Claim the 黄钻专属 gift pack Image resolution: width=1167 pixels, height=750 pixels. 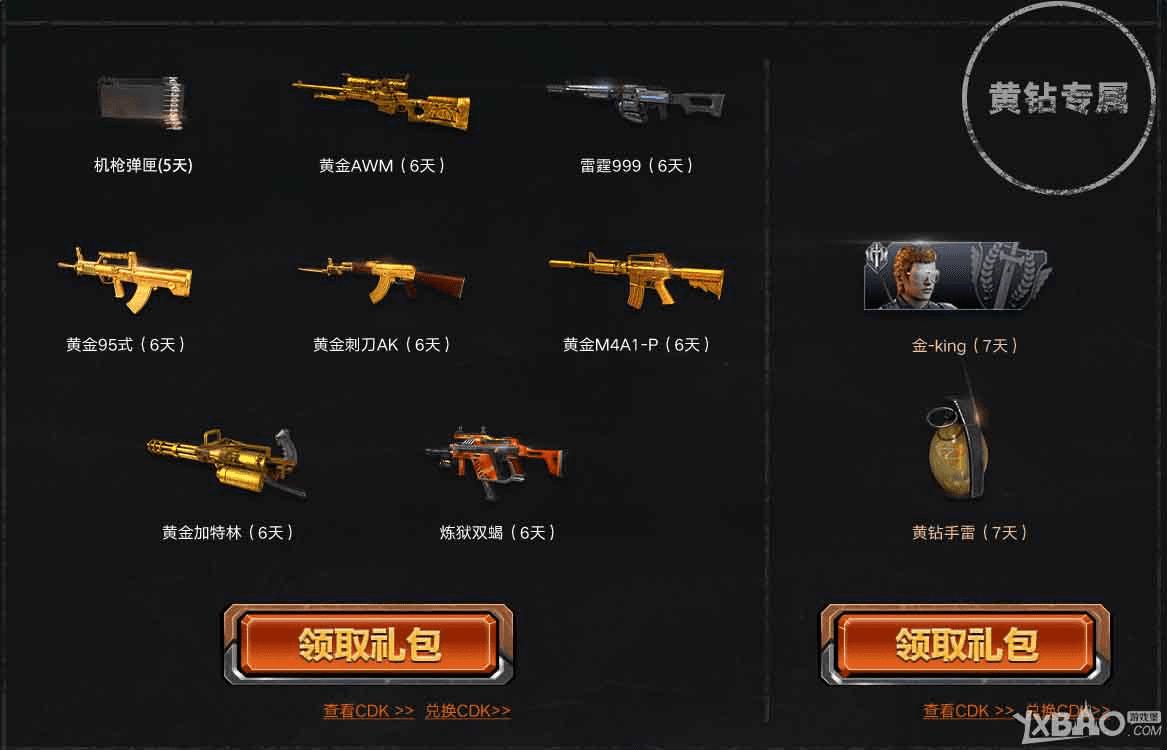tap(965, 644)
